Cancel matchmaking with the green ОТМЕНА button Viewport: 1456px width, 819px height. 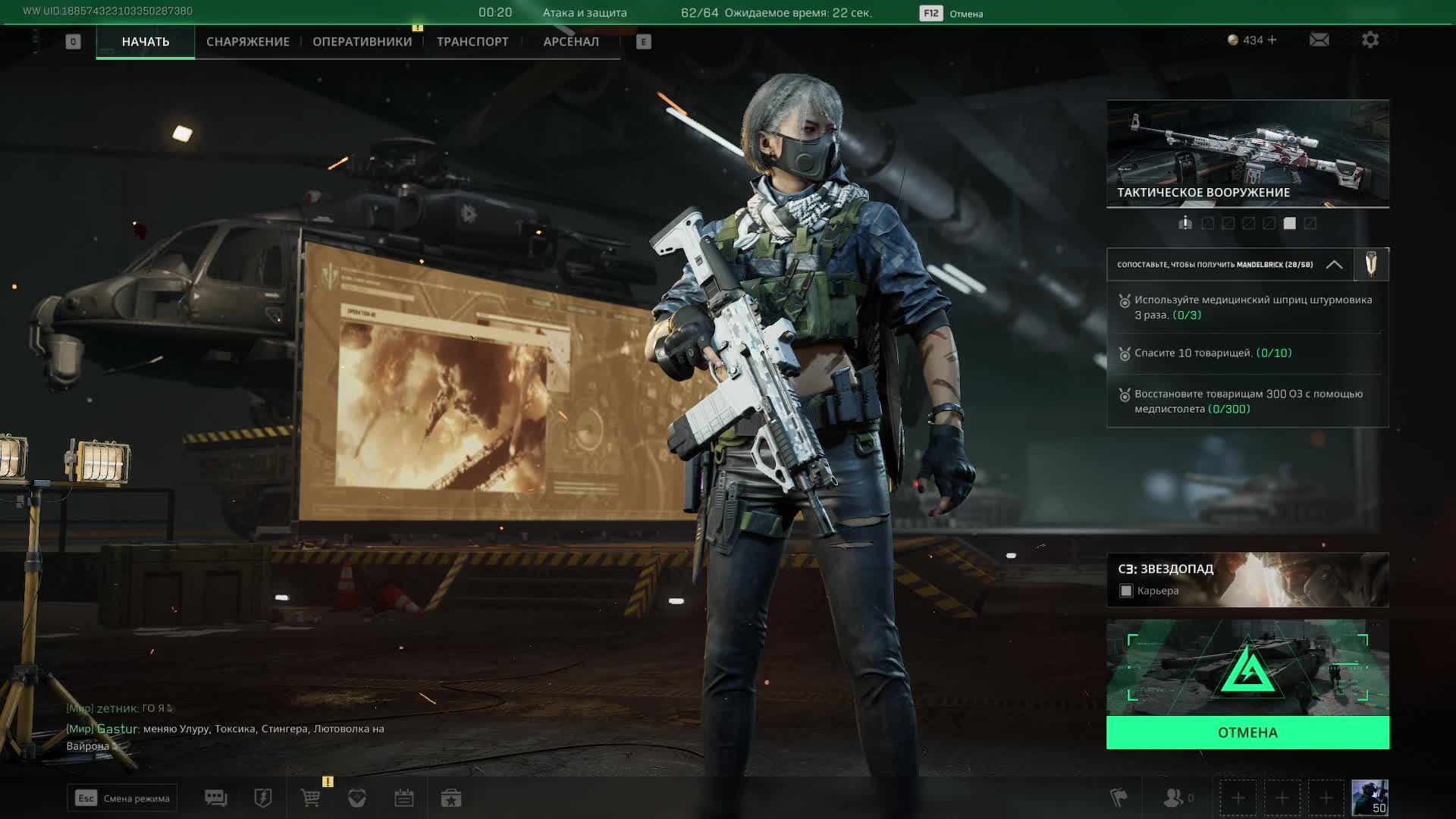(1247, 733)
